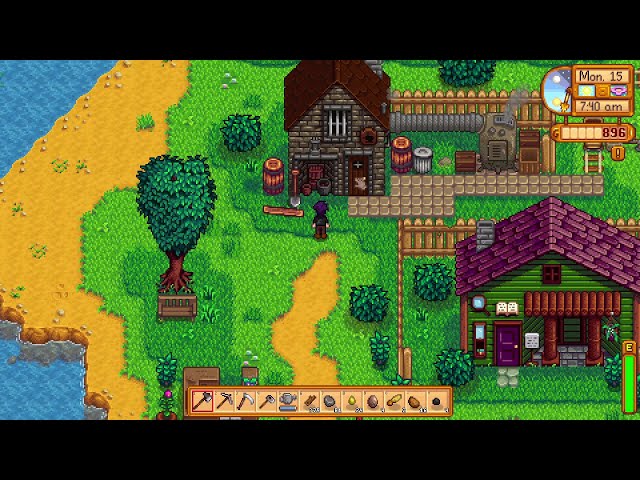Select the black coal lump slot
The width and height of the screenshot is (640, 480).
coord(435,402)
